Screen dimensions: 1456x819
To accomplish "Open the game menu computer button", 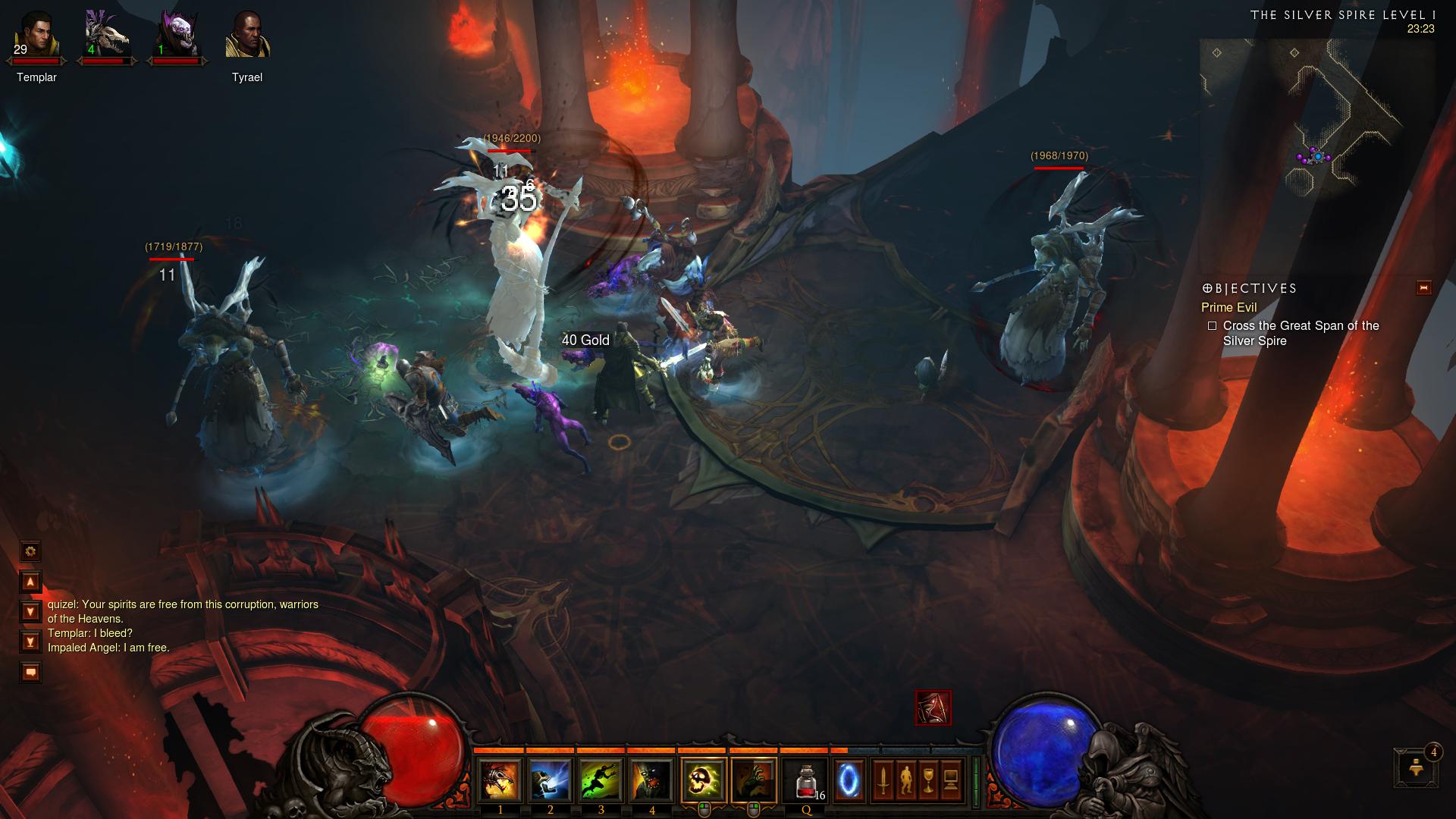I will (951, 780).
